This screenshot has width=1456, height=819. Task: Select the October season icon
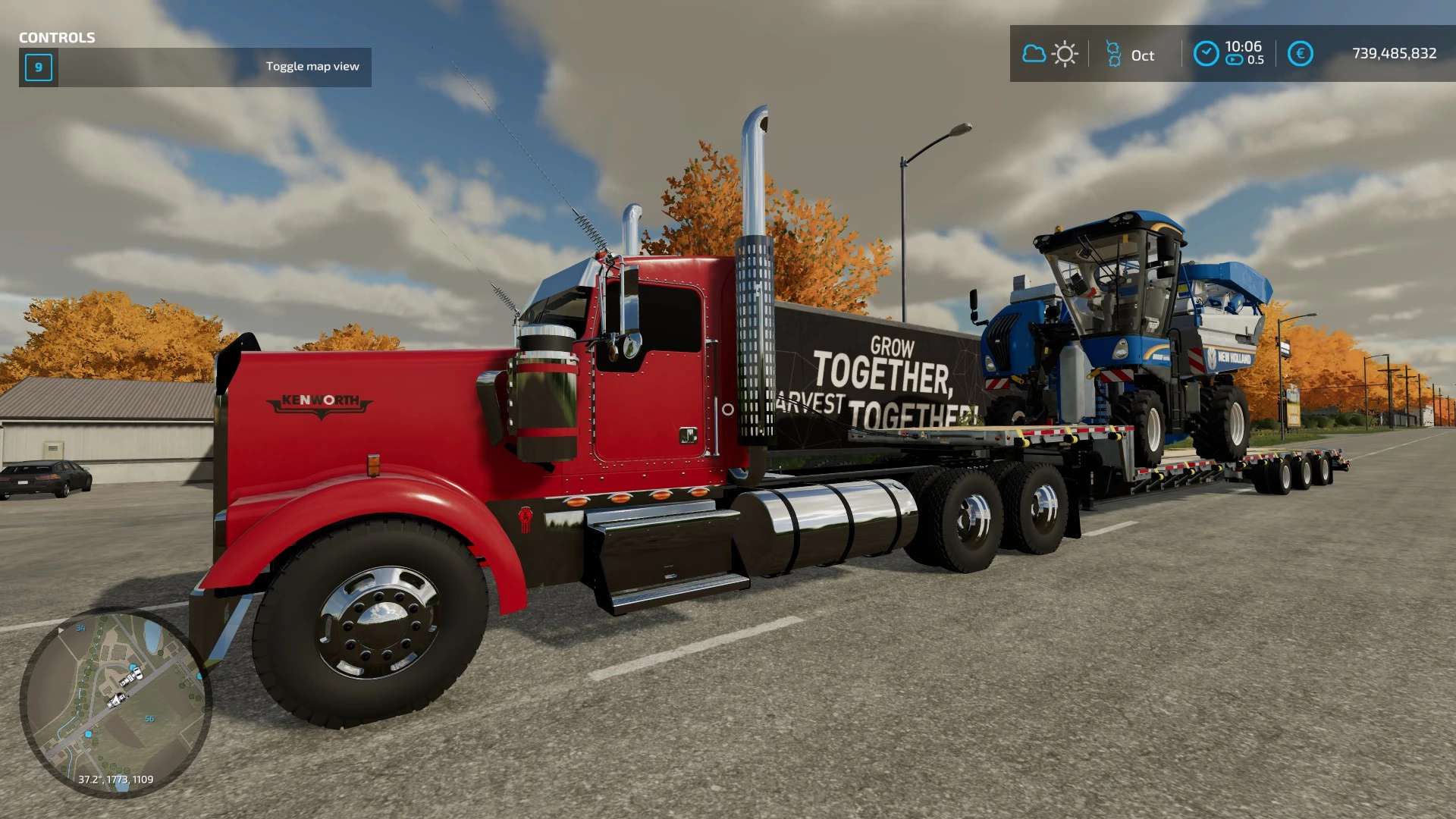click(x=1113, y=54)
